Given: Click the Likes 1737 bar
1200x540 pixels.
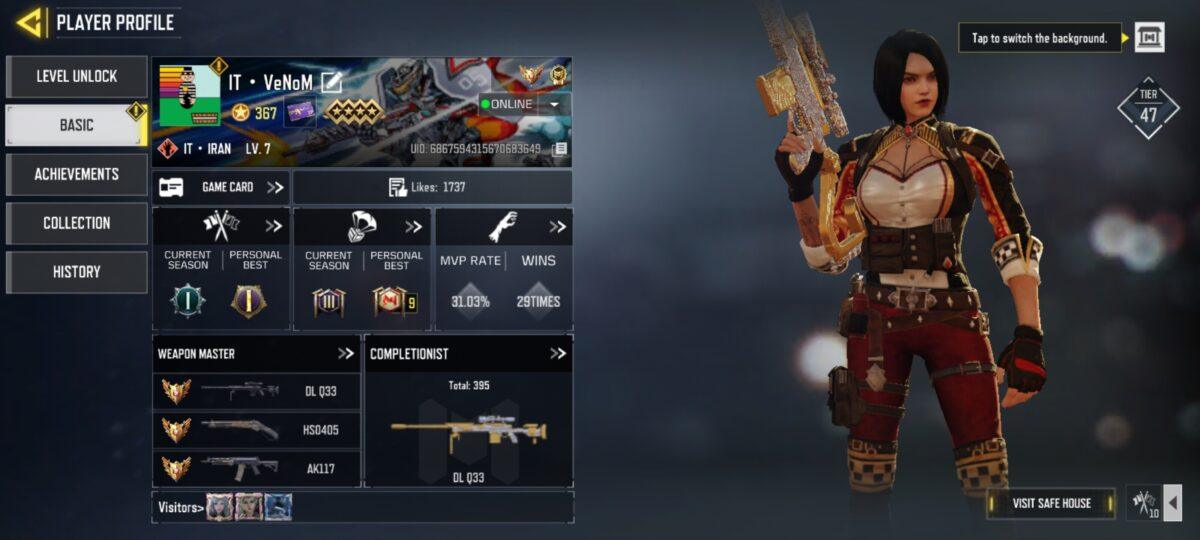Looking at the screenshot, I should click(432, 187).
